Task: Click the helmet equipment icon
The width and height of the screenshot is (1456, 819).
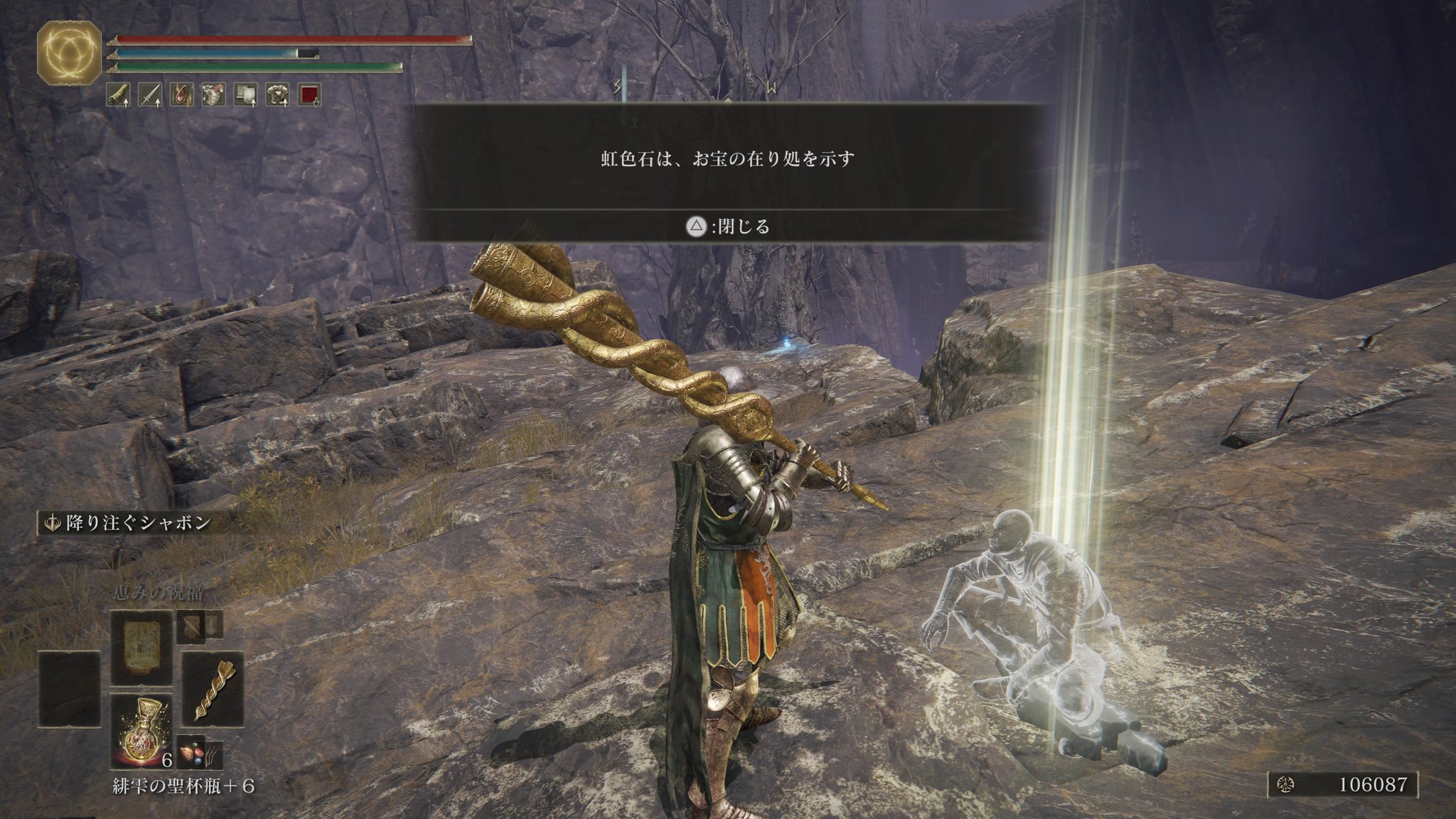Action: click(x=215, y=95)
